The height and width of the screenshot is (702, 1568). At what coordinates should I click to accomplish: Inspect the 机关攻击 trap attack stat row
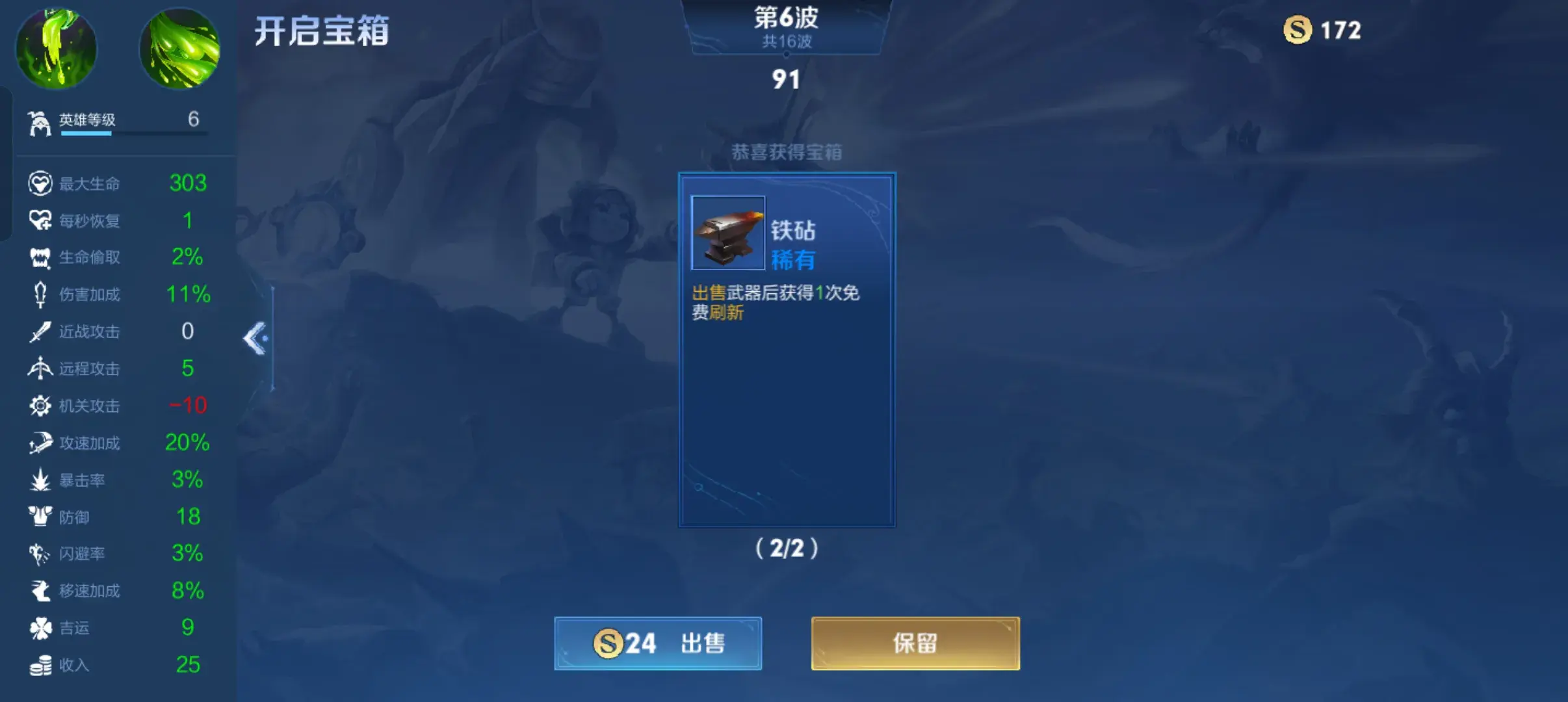coord(117,406)
